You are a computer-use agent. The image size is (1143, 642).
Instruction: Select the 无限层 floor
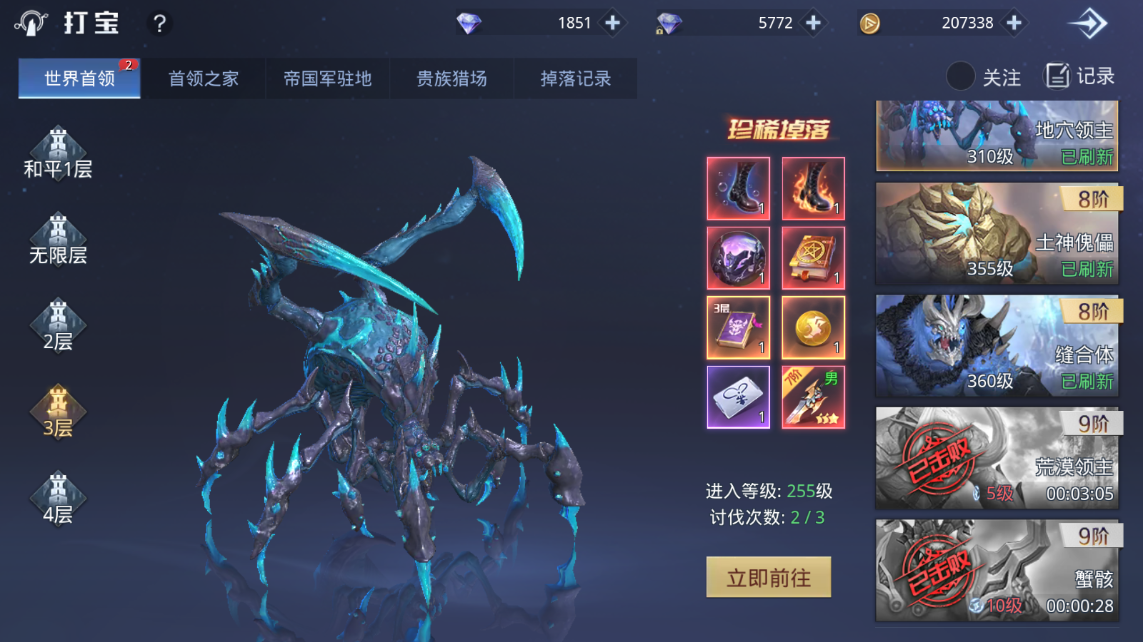click(x=58, y=240)
